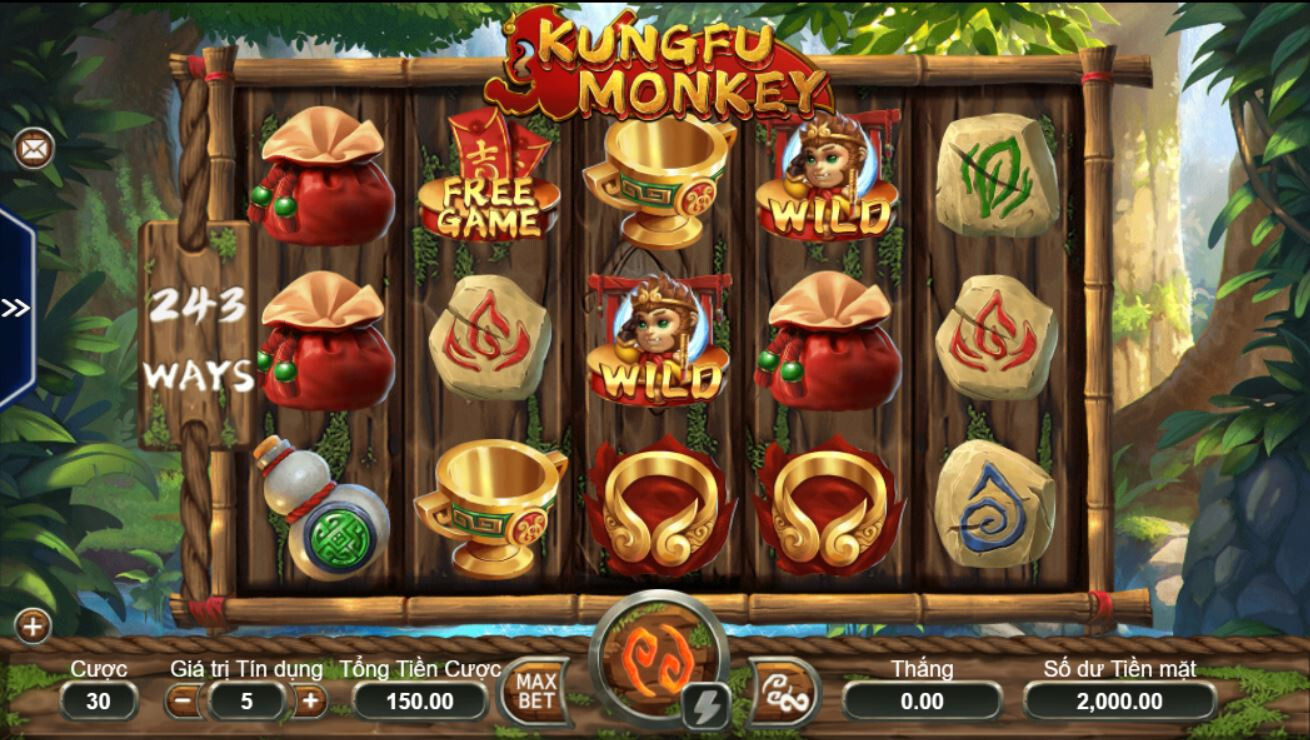Enable MAX BET
This screenshot has width=1310, height=740.
tap(537, 690)
